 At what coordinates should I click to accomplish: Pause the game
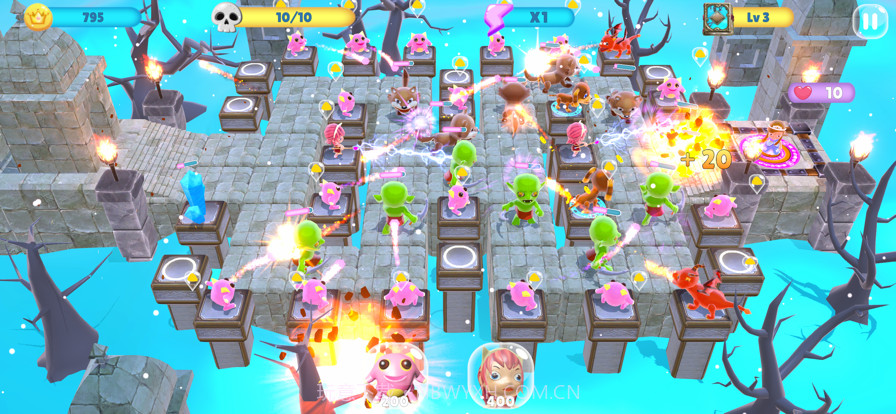click(867, 20)
